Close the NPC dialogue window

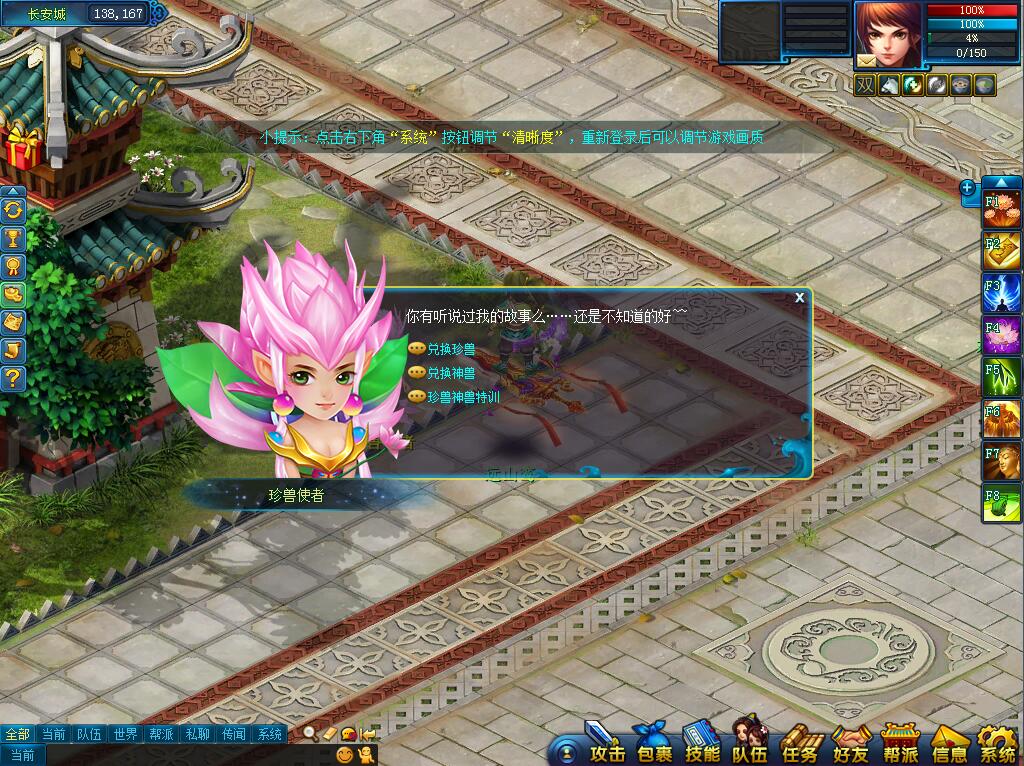[x=799, y=298]
